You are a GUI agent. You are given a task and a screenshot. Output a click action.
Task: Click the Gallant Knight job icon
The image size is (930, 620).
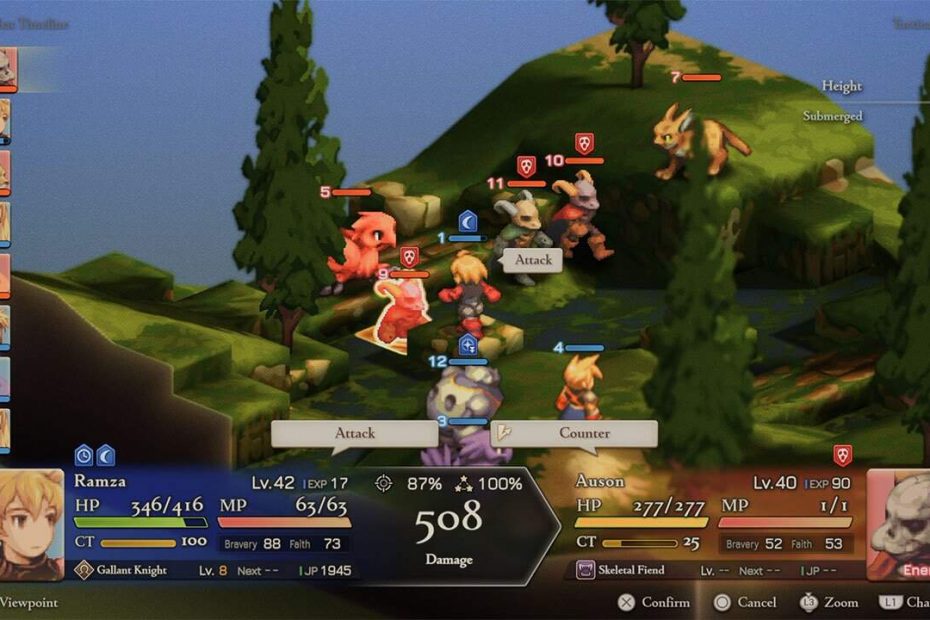point(84,570)
